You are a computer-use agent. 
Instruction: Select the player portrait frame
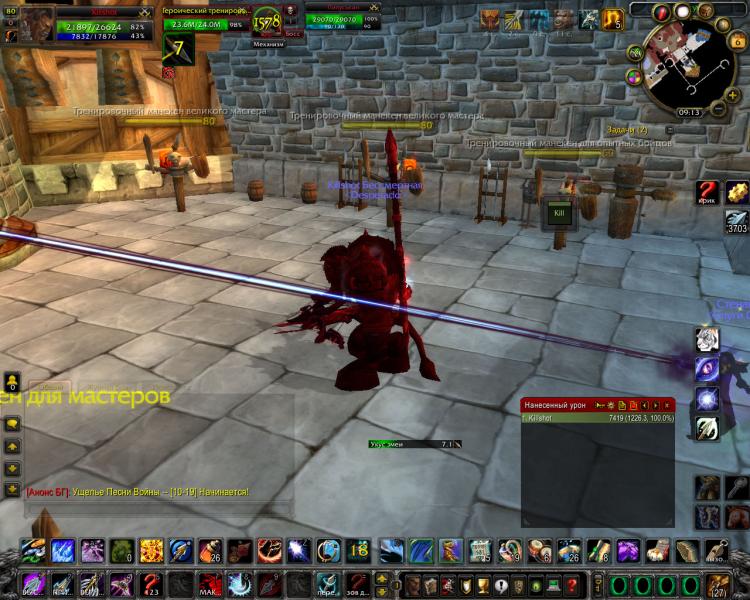click(38, 27)
